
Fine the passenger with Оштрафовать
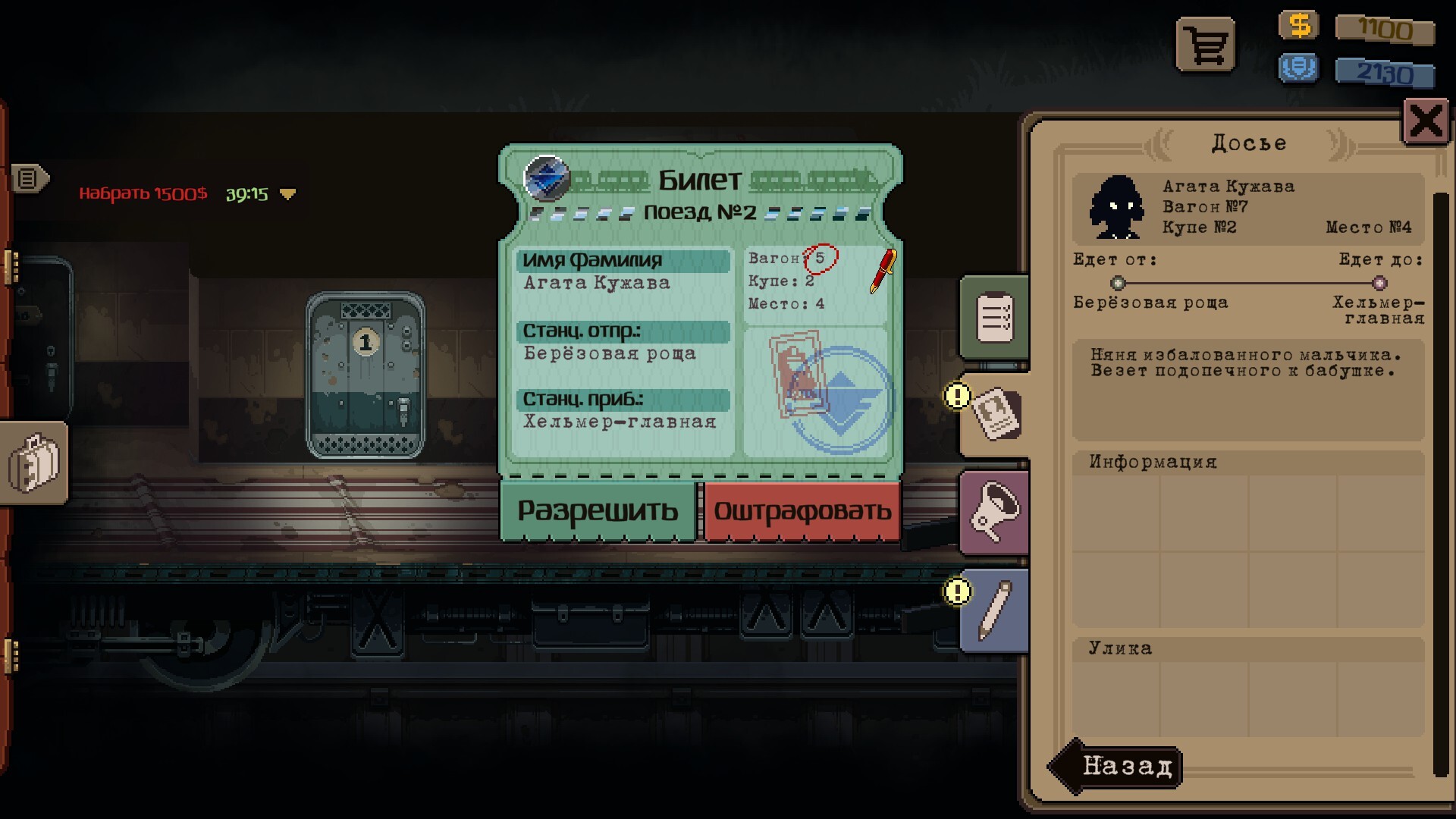tap(802, 511)
